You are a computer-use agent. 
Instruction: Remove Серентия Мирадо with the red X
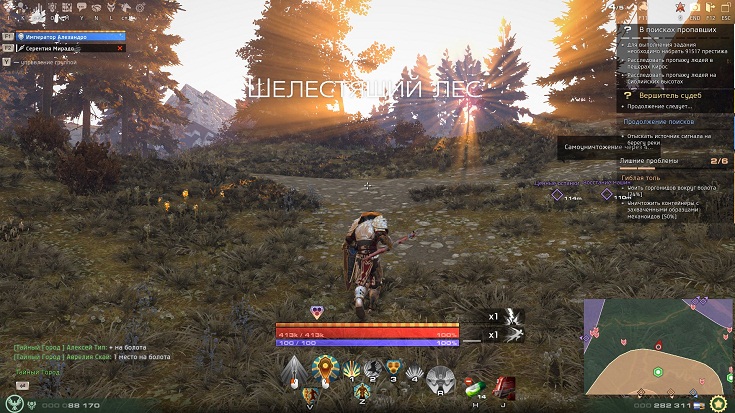point(120,47)
